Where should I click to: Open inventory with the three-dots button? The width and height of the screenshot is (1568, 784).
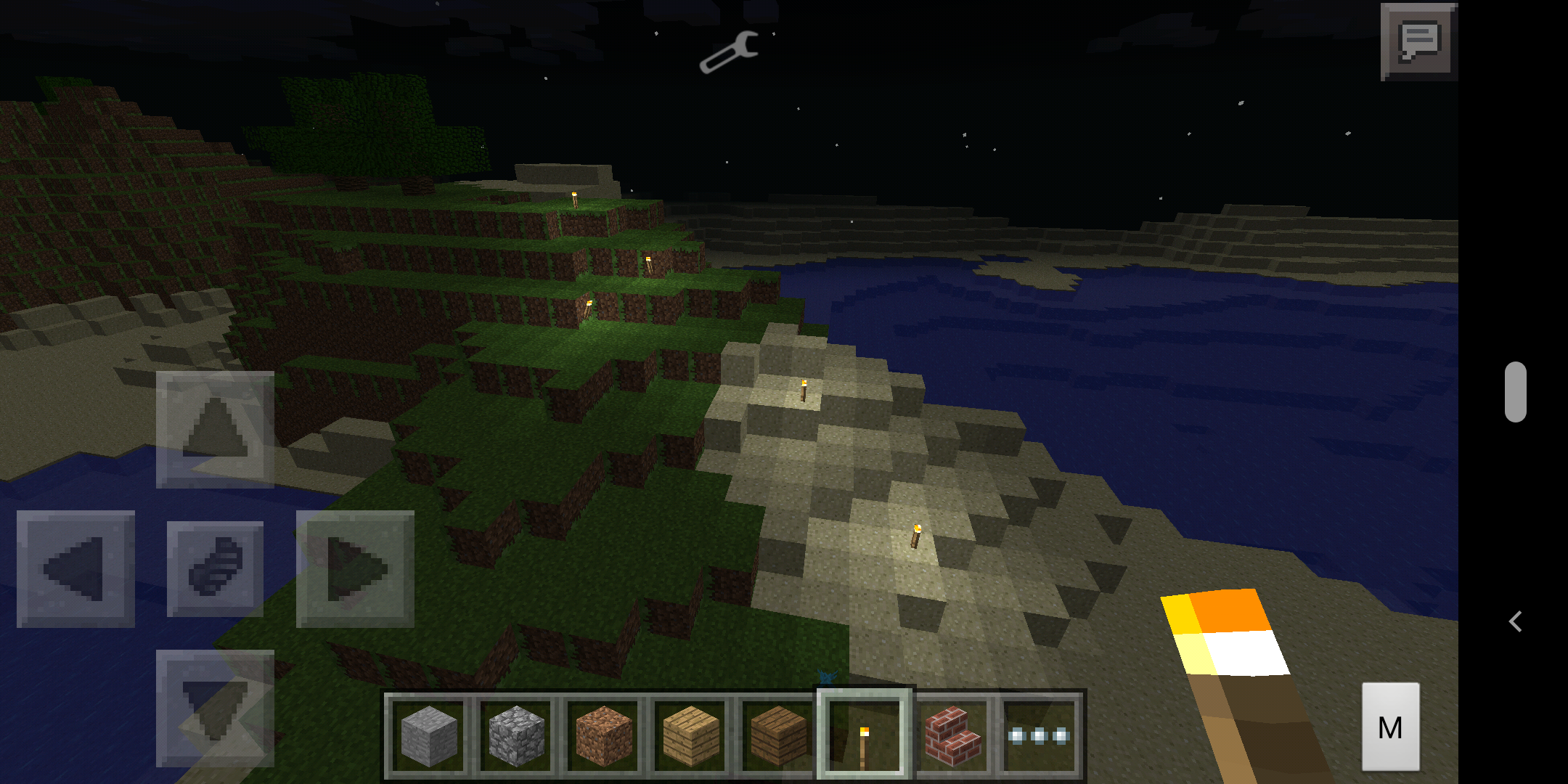(1039, 735)
